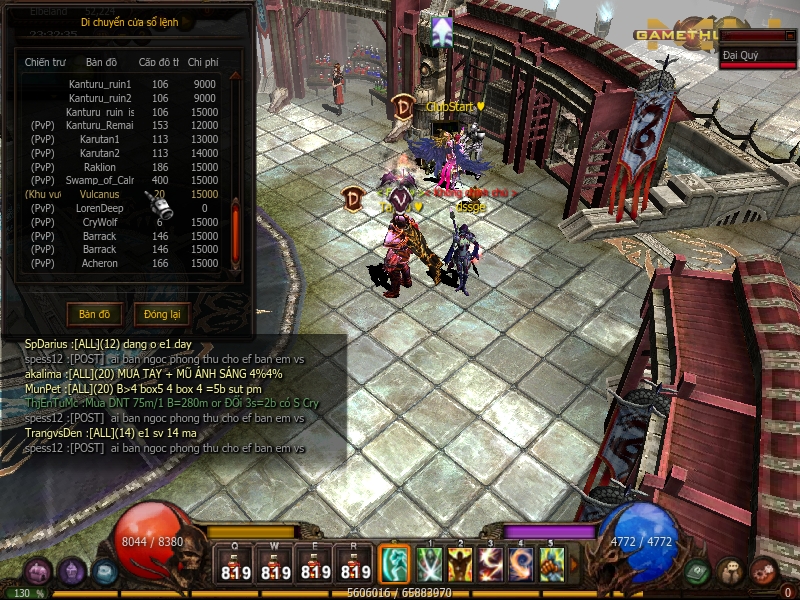The height and width of the screenshot is (600, 800).
Task: Select the CryWolf destination
Action: [x=100, y=222]
